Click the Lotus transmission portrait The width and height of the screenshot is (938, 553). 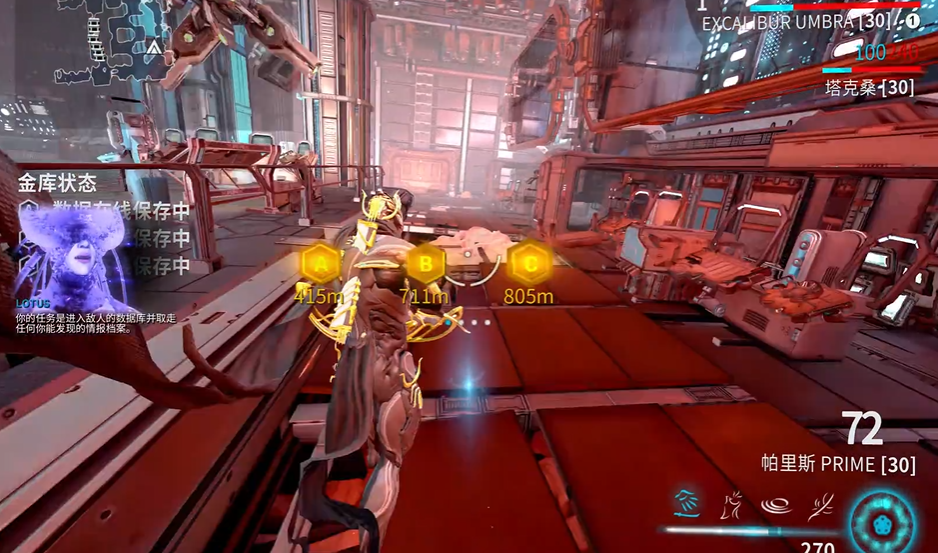click(x=72, y=257)
